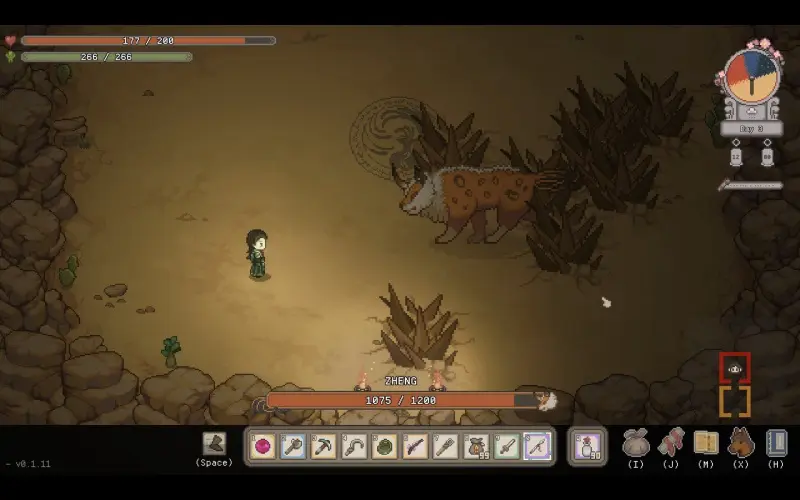Select the green round item slot
This screenshot has height=500, width=800.
point(385,446)
